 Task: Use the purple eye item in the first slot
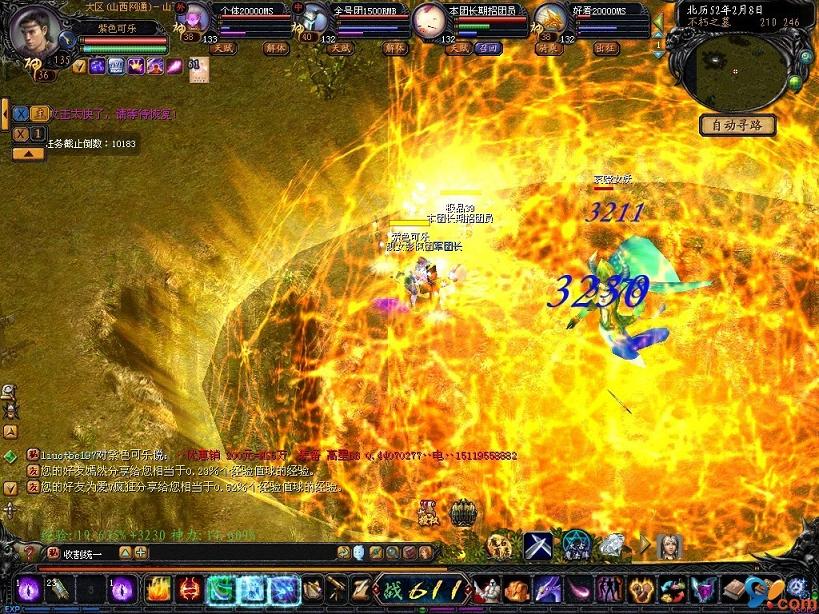point(27,589)
